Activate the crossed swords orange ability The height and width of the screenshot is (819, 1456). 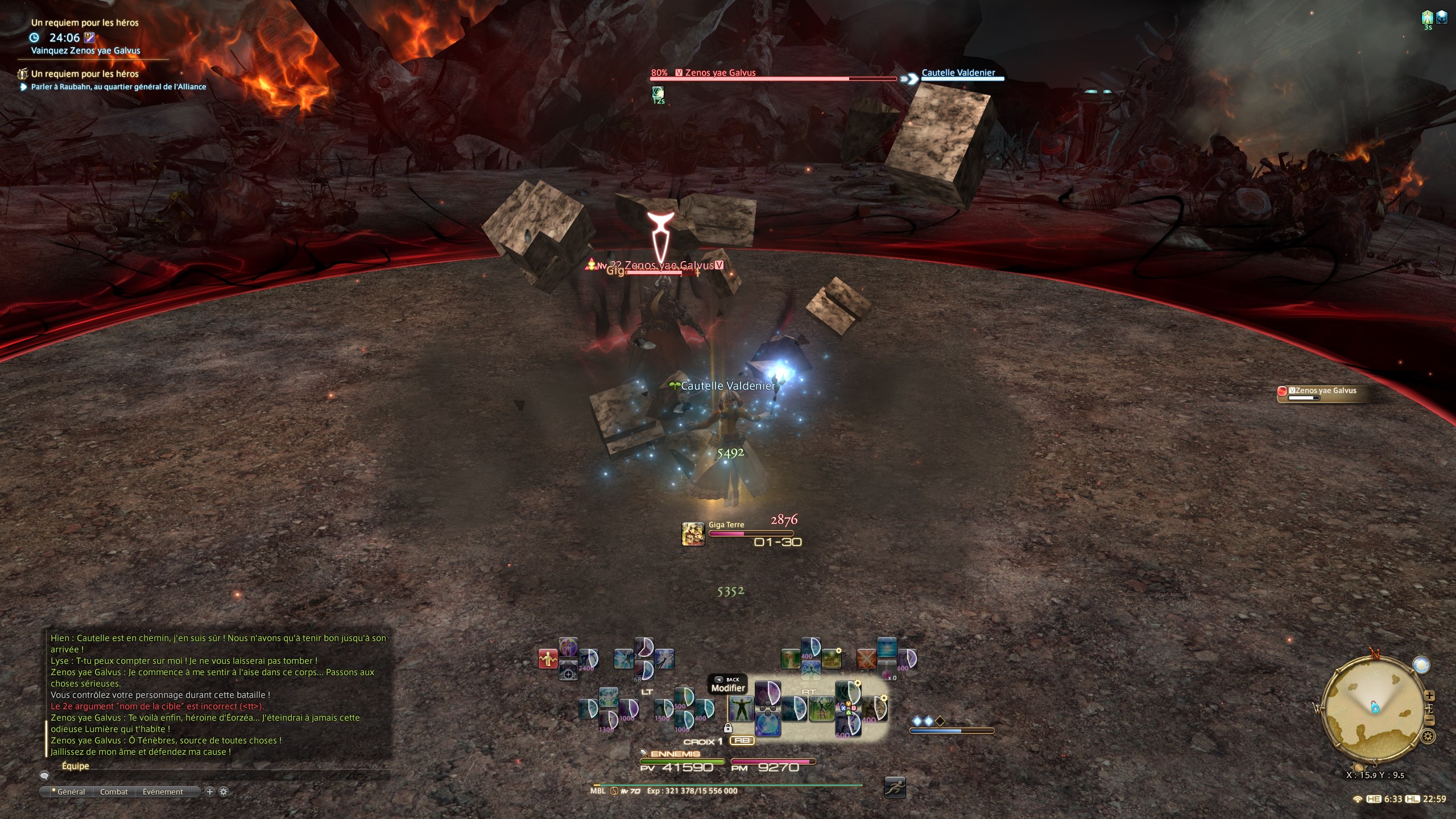coord(866,659)
